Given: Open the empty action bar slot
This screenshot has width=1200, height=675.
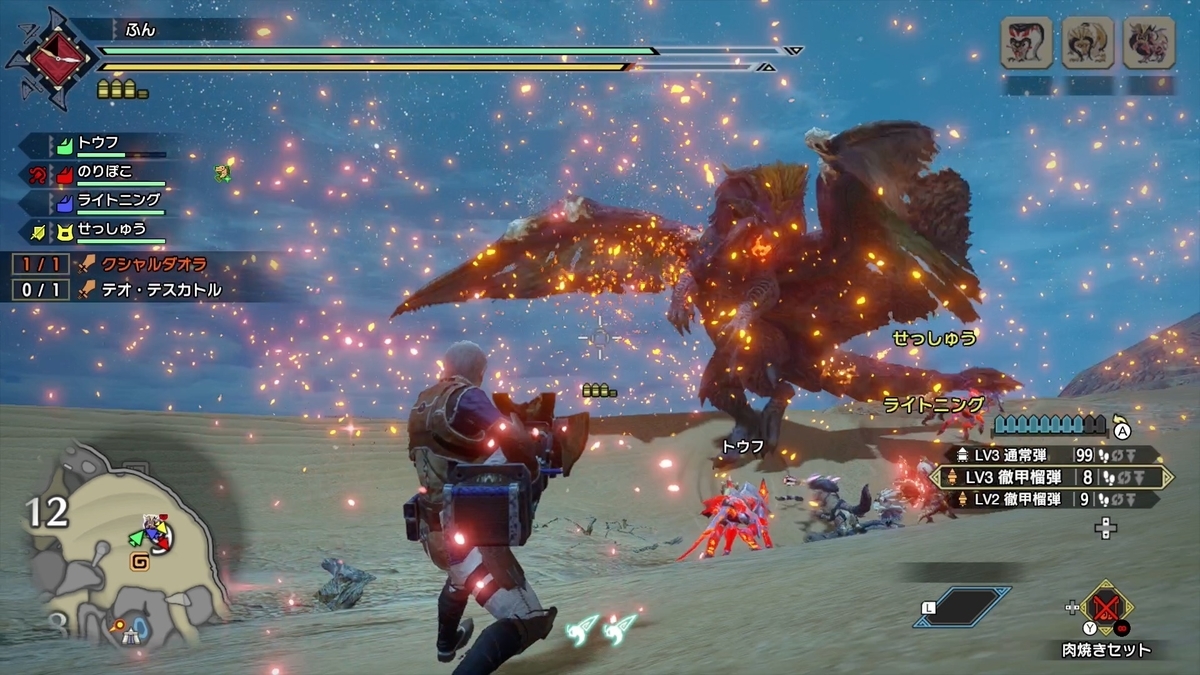Looking at the screenshot, I should (962, 607).
